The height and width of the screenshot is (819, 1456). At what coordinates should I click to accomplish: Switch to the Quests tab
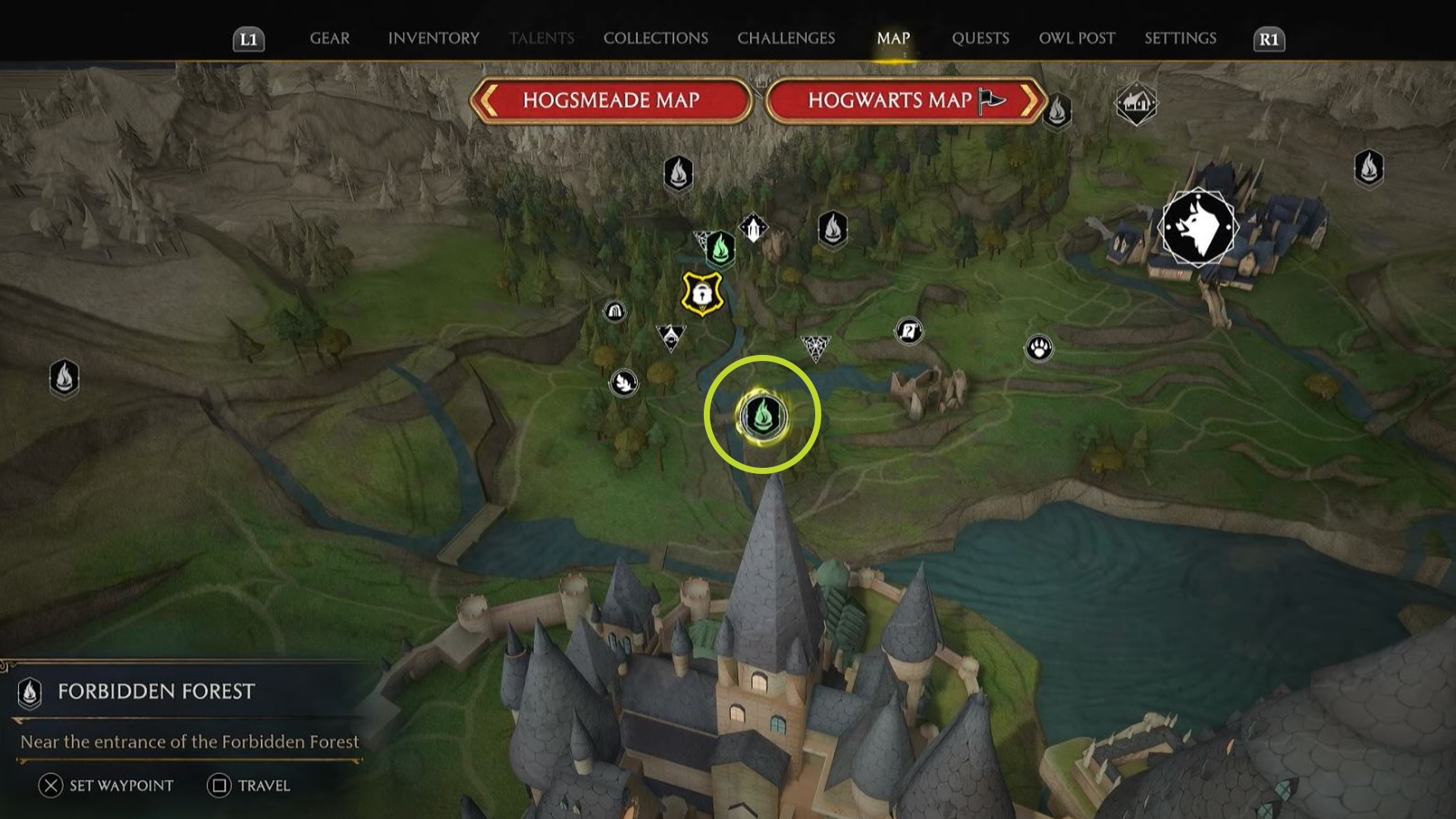[x=981, y=38]
